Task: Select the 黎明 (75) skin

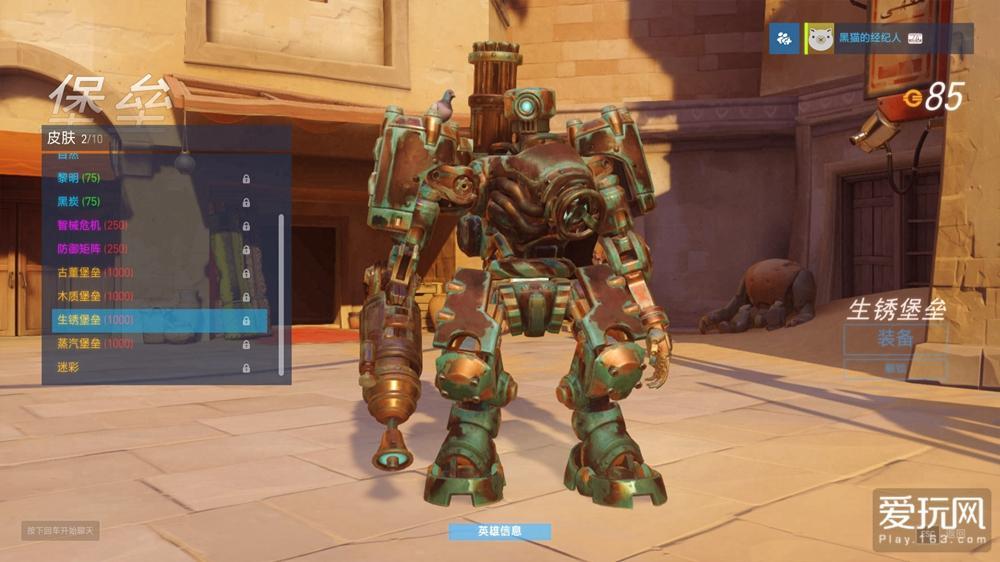Action: coord(150,178)
